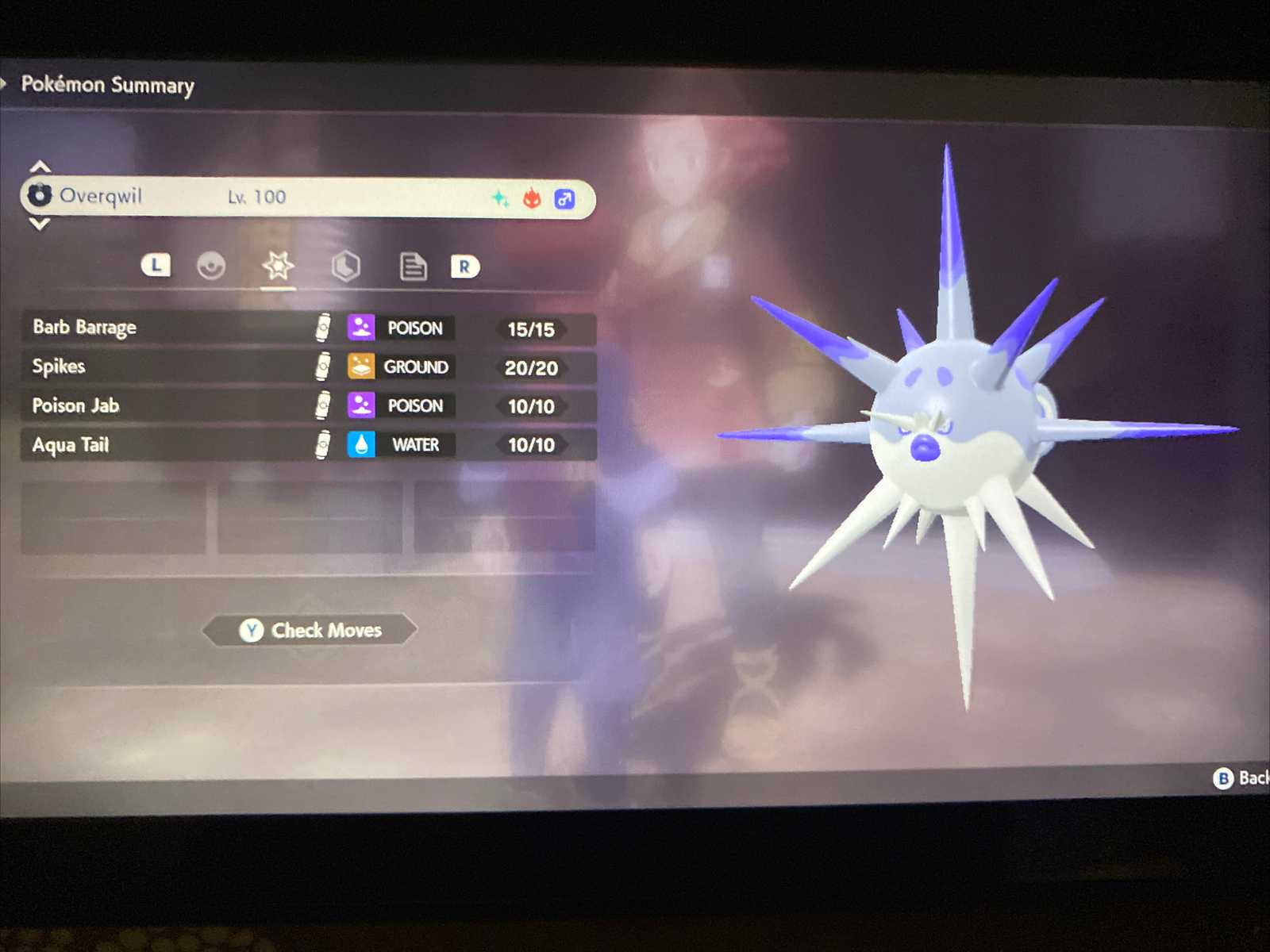1270x952 pixels.
Task: Click the hexagon held-item tab icon
Action: pos(346,267)
